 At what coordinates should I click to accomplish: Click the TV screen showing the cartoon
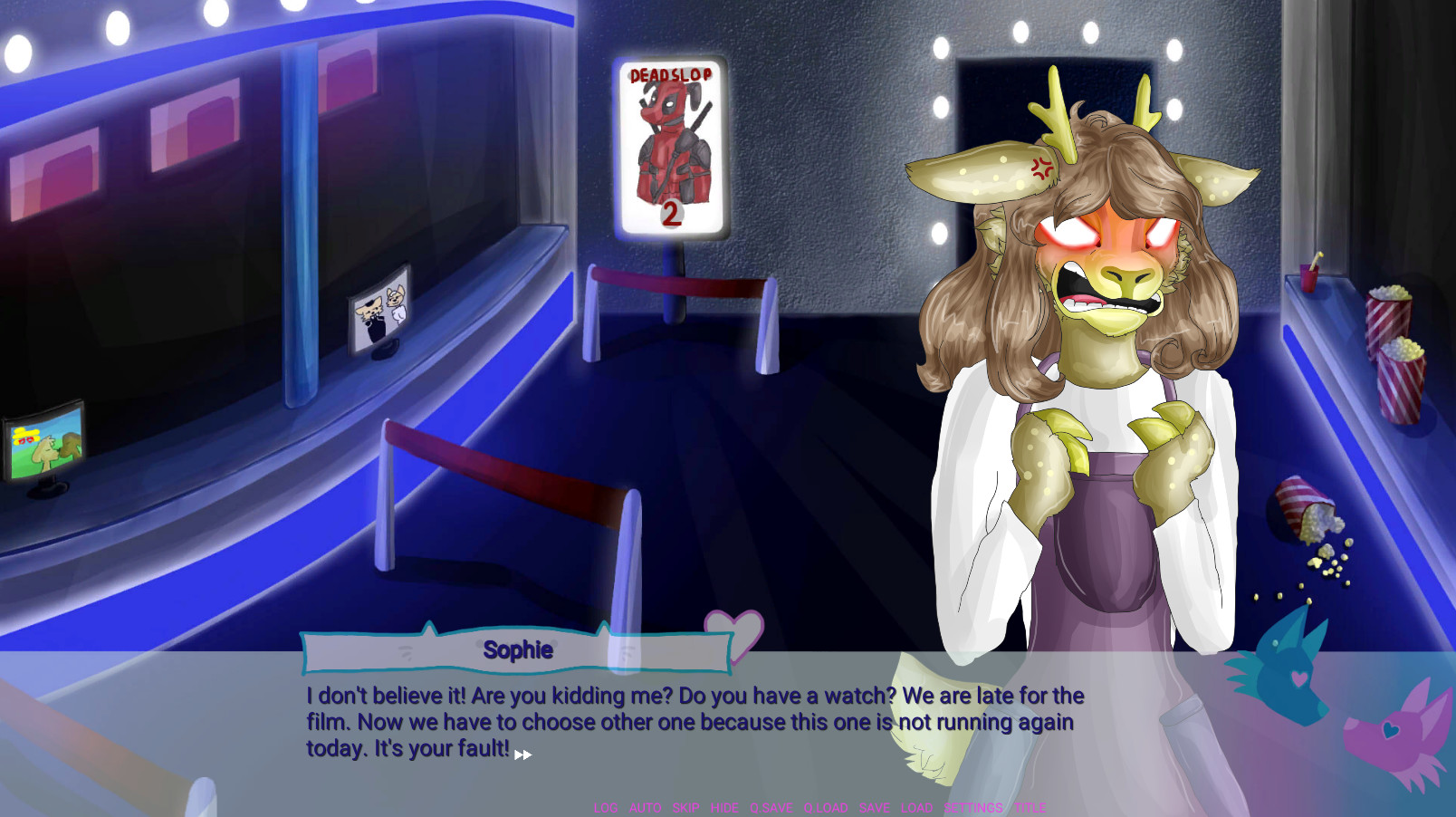(43, 445)
